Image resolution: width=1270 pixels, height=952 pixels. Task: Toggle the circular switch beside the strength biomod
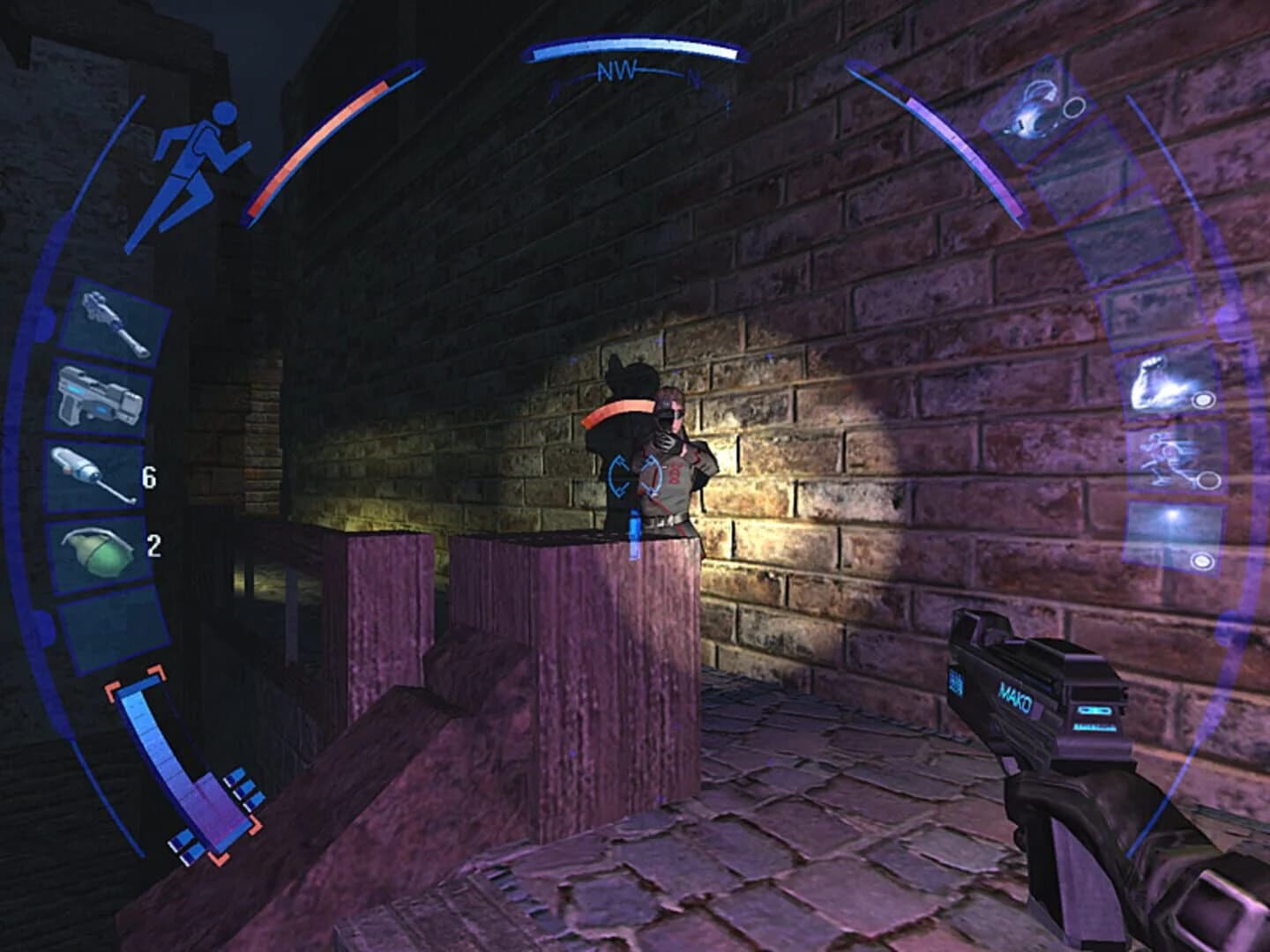[x=1204, y=398]
